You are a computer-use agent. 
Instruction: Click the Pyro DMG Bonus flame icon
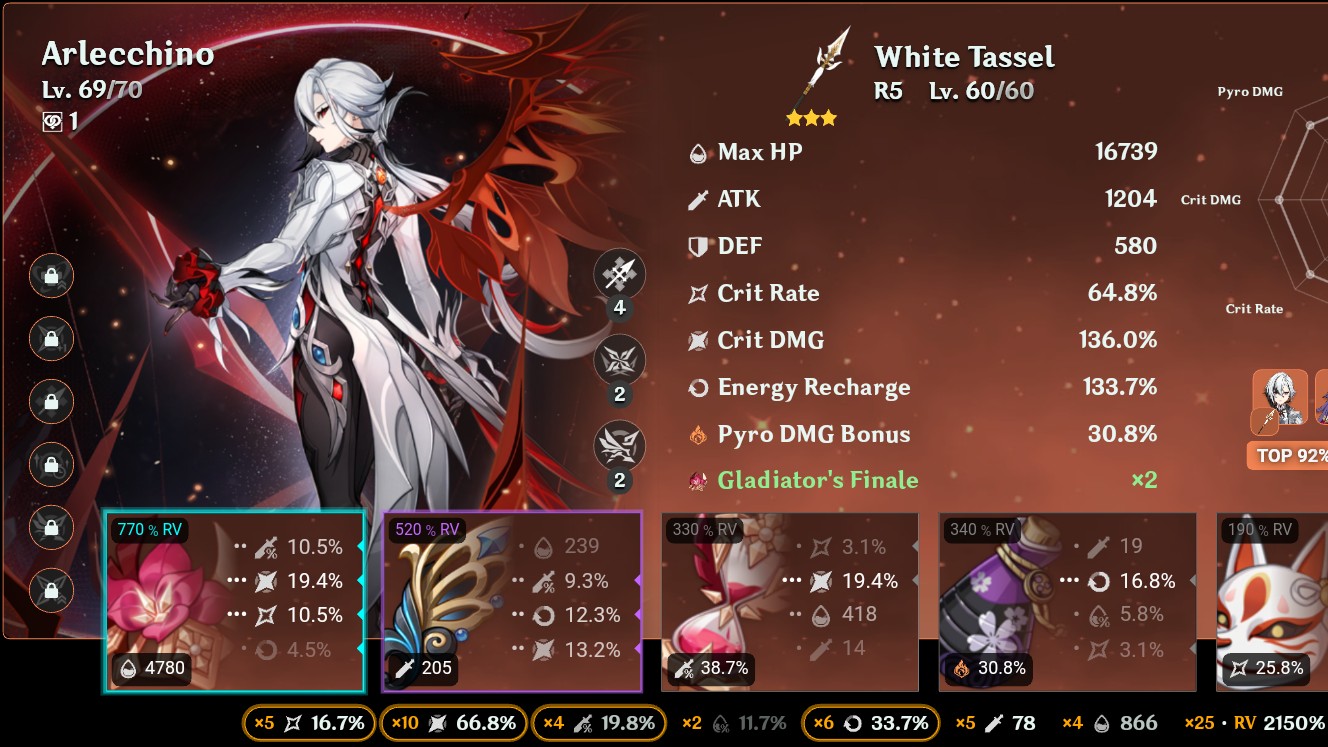coord(698,435)
